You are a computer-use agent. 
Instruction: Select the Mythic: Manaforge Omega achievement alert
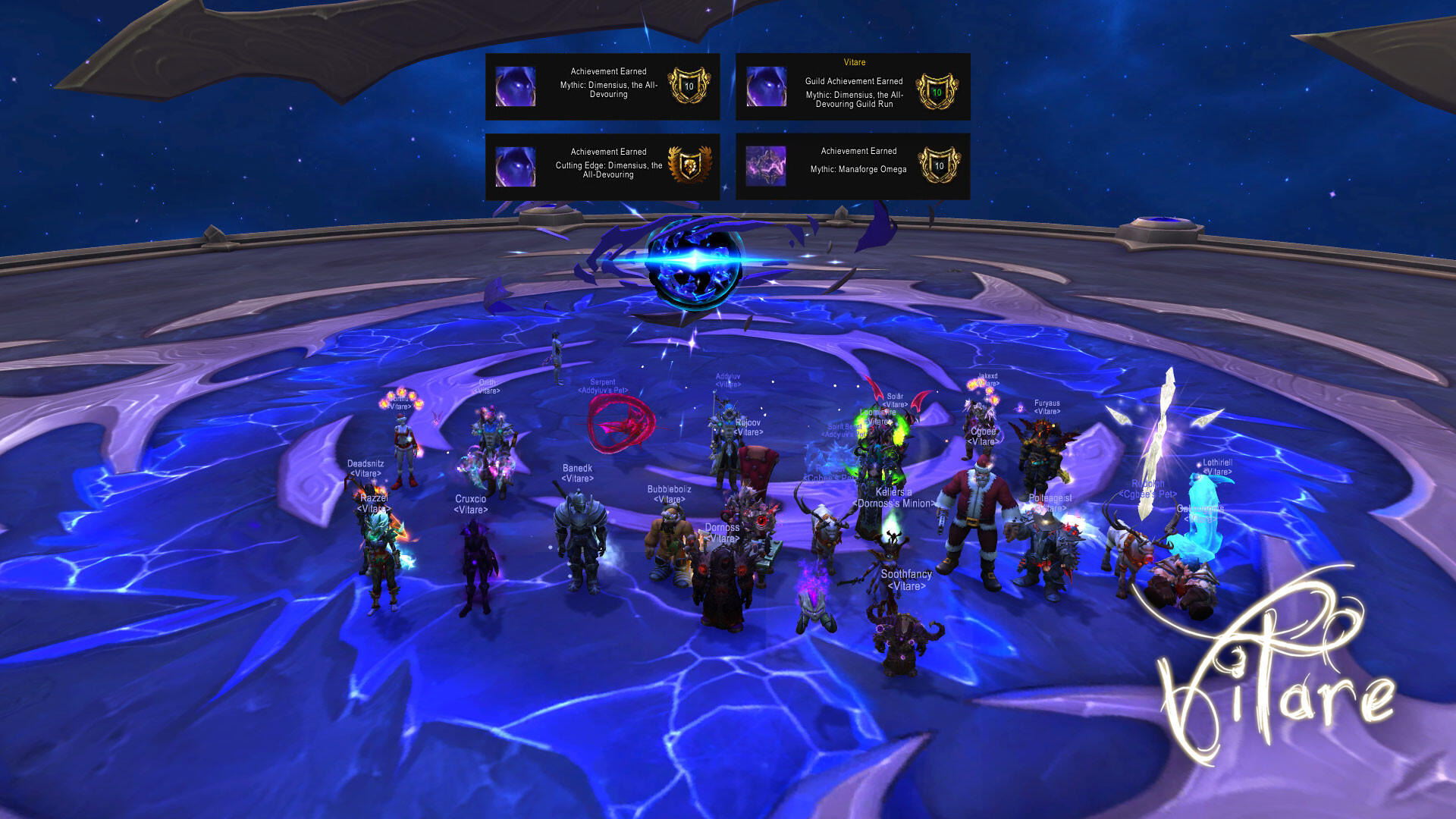pyautogui.click(x=852, y=167)
